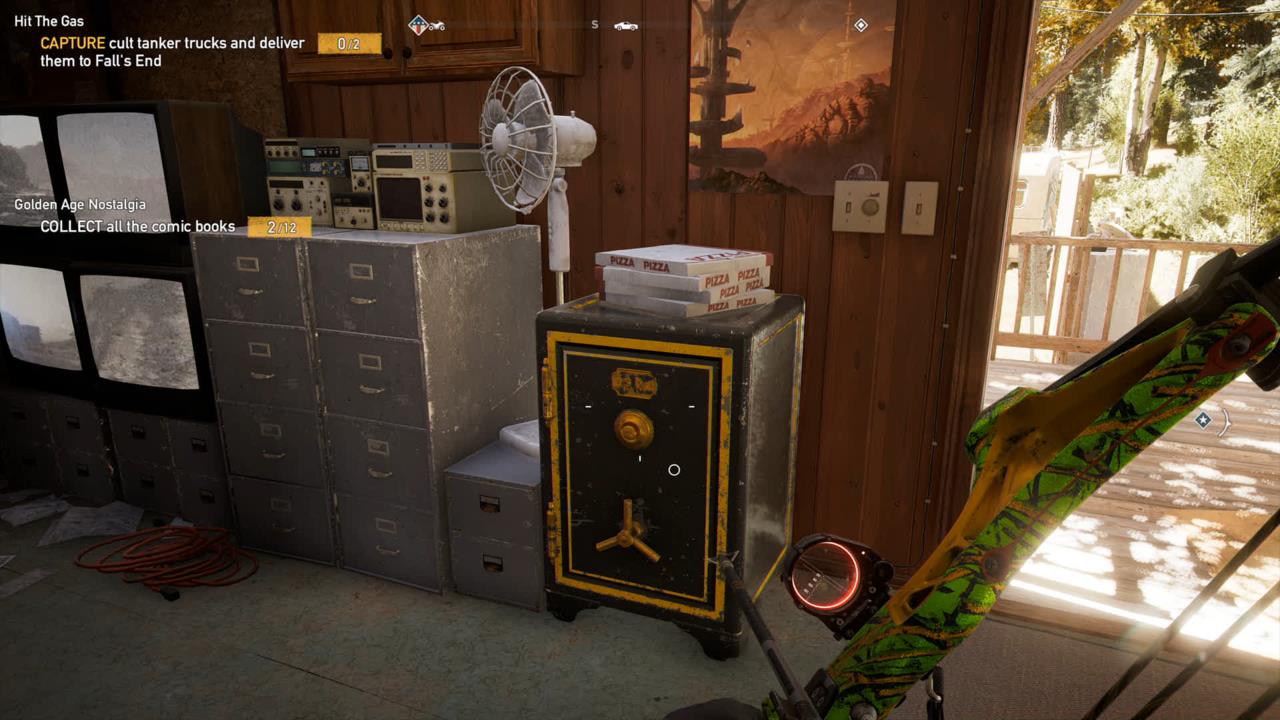Viewport: 1280px width, 720px height.
Task: Click the yellow emblem plaque on the safe door
Action: 632,381
